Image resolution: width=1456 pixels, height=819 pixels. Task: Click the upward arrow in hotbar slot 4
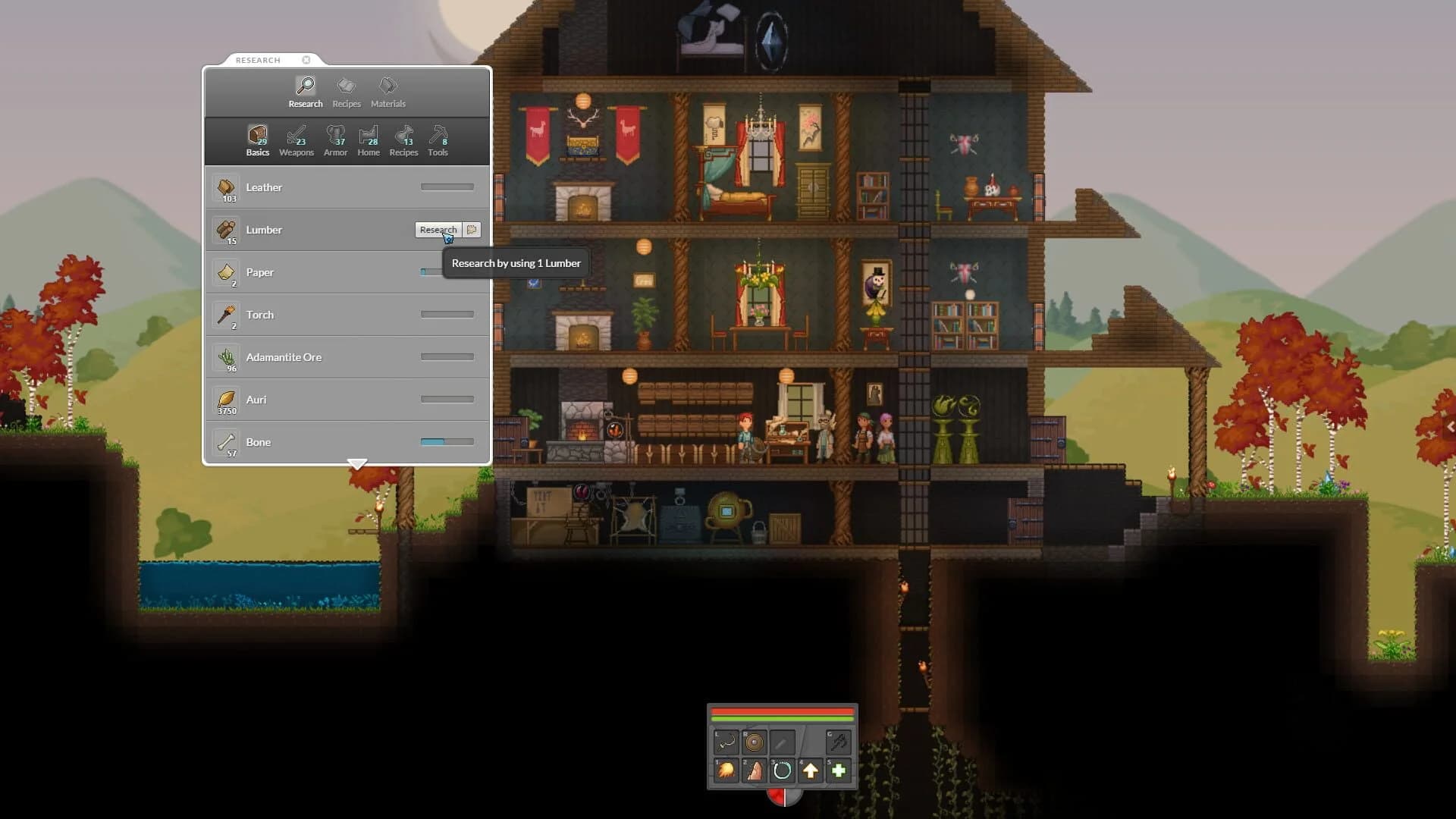point(810,770)
